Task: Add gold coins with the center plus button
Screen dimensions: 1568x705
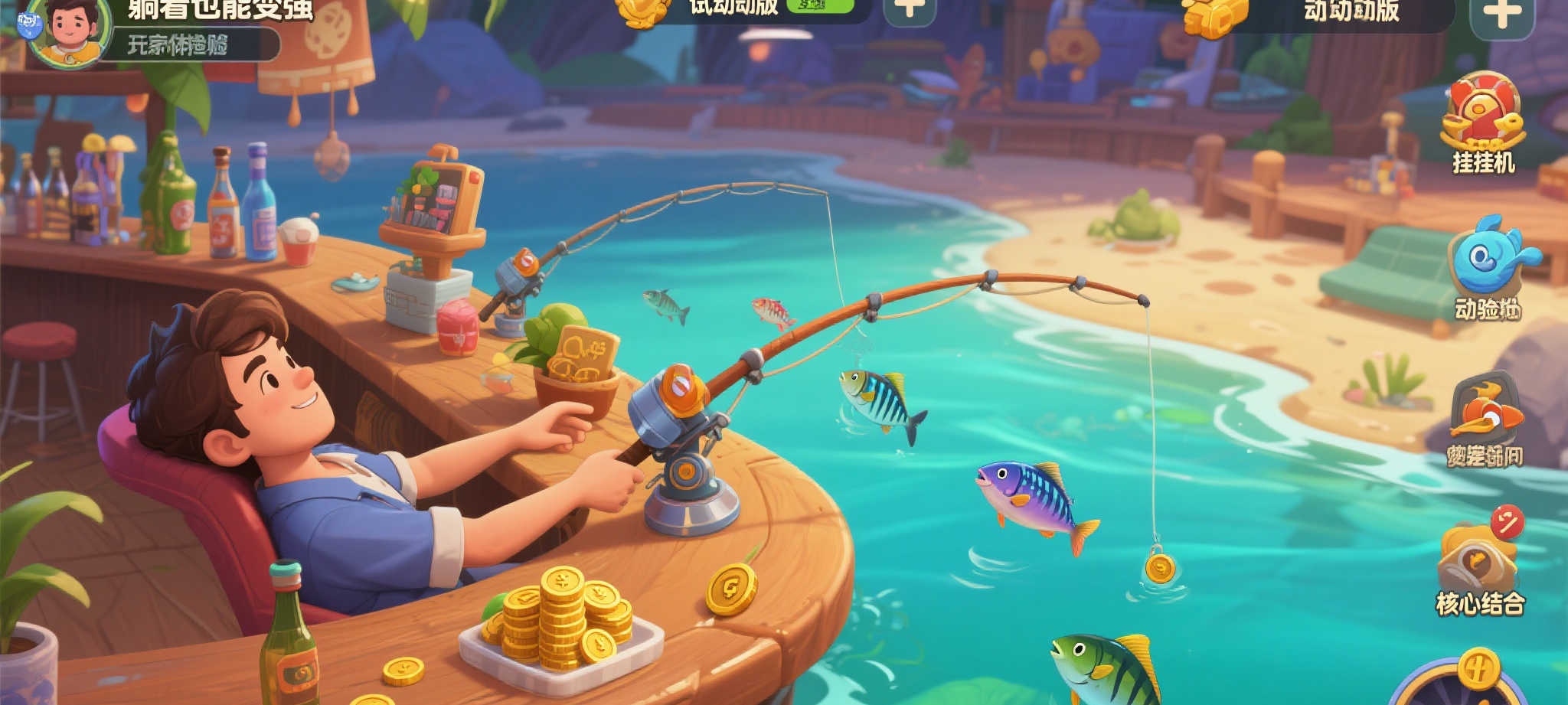Action: [909, 9]
